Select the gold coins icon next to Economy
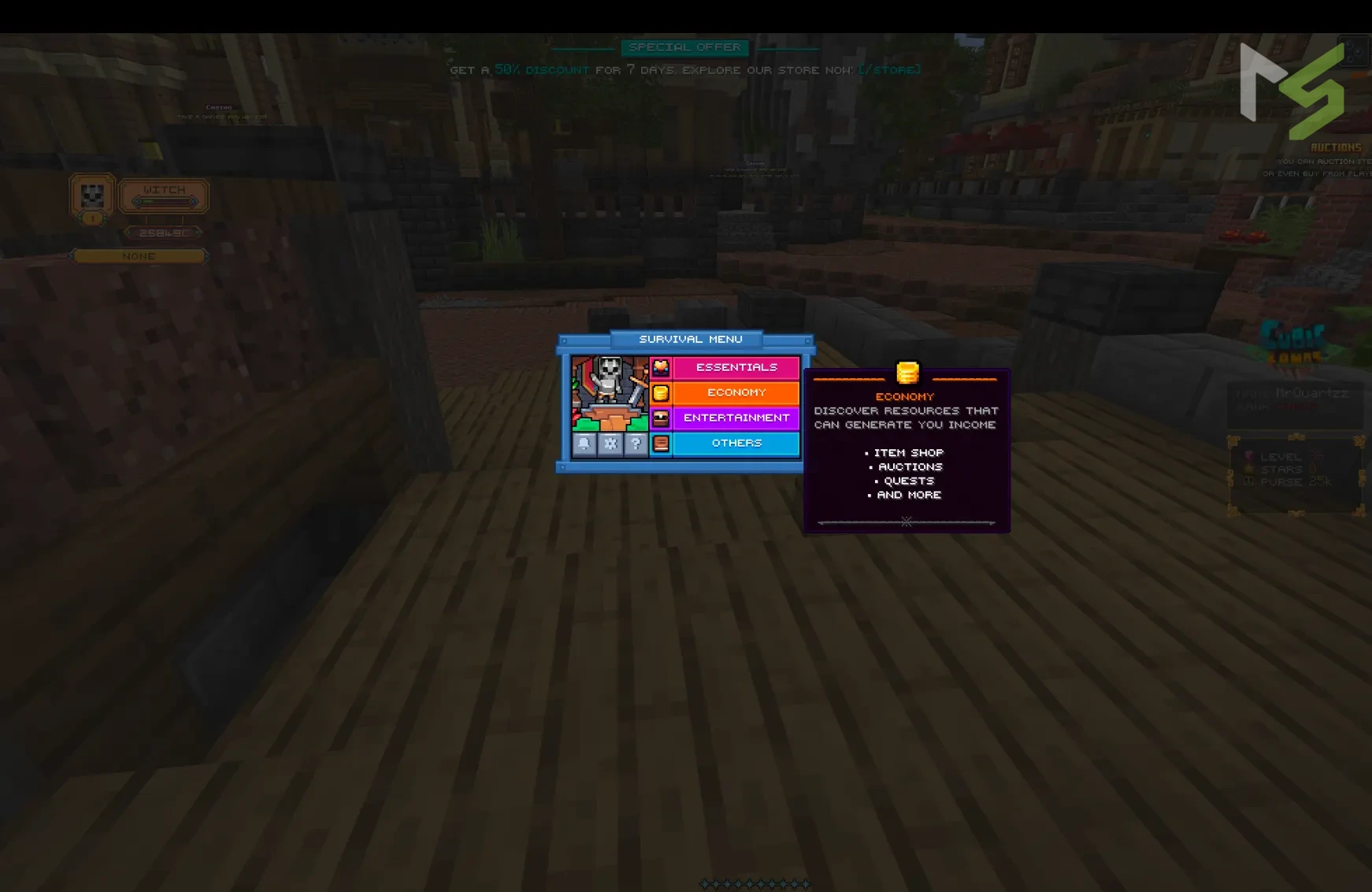 tap(662, 392)
